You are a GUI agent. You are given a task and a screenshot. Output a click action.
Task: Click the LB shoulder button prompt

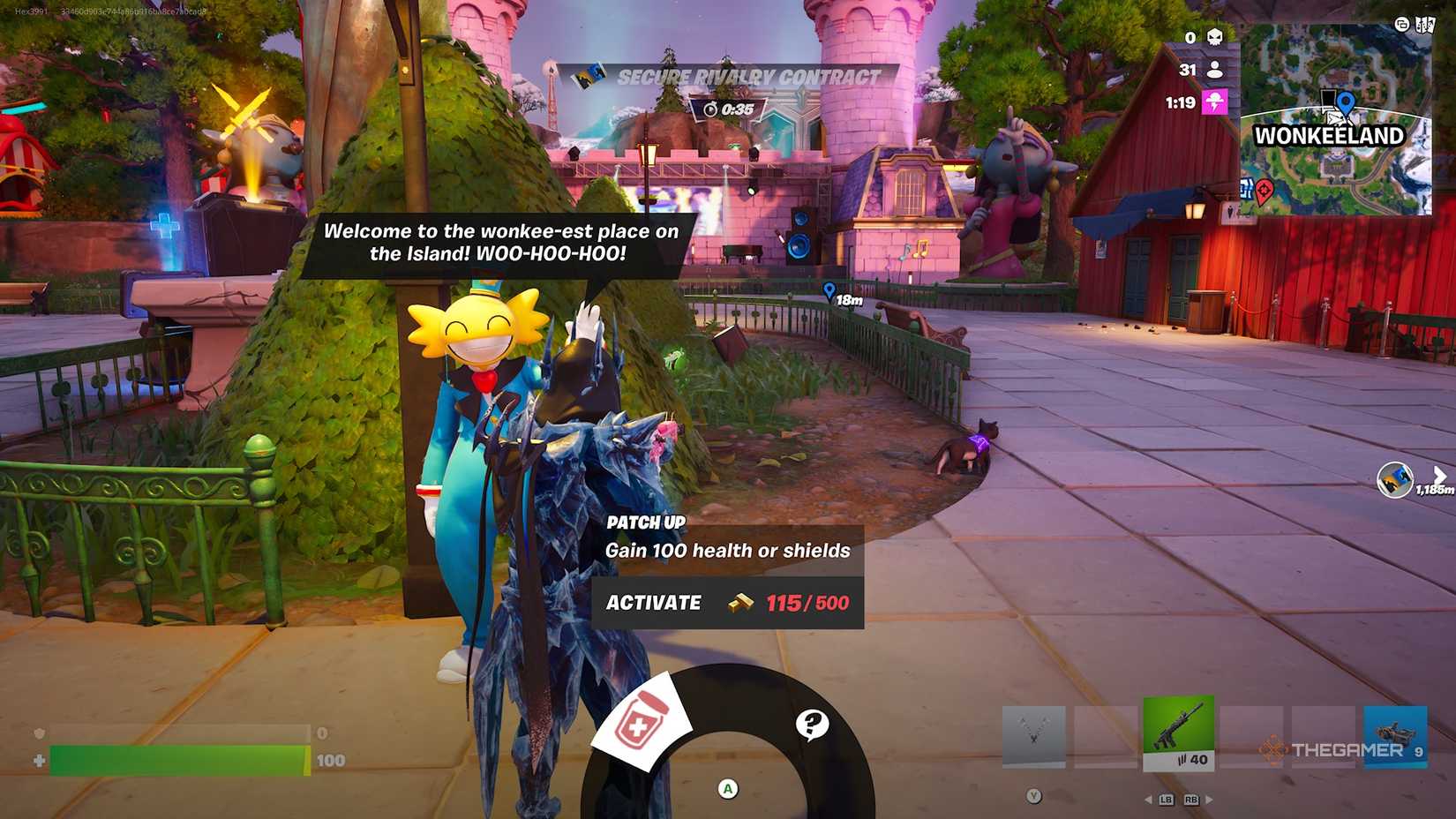click(x=1167, y=800)
